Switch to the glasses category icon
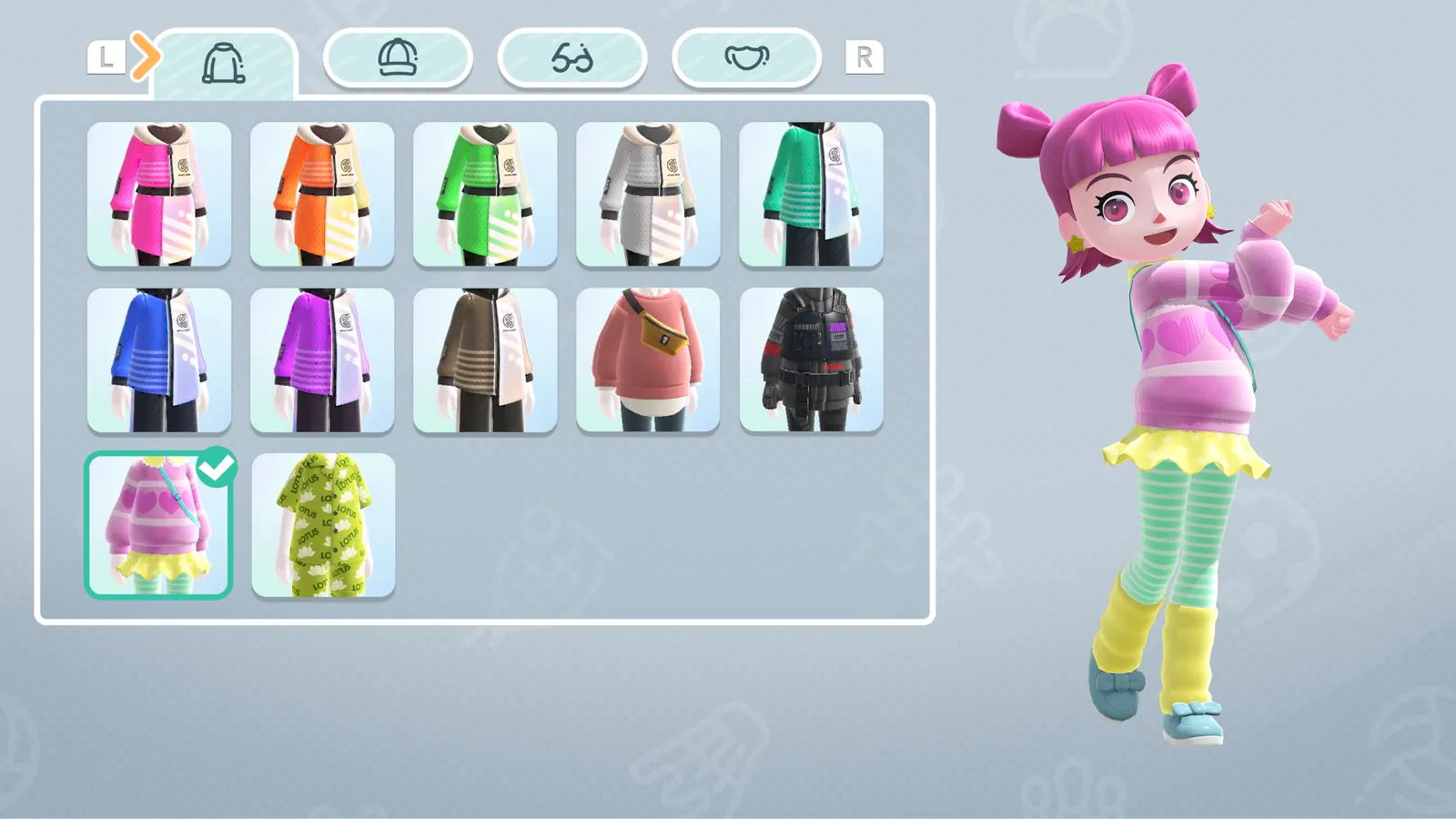1456x819 pixels. [x=572, y=57]
